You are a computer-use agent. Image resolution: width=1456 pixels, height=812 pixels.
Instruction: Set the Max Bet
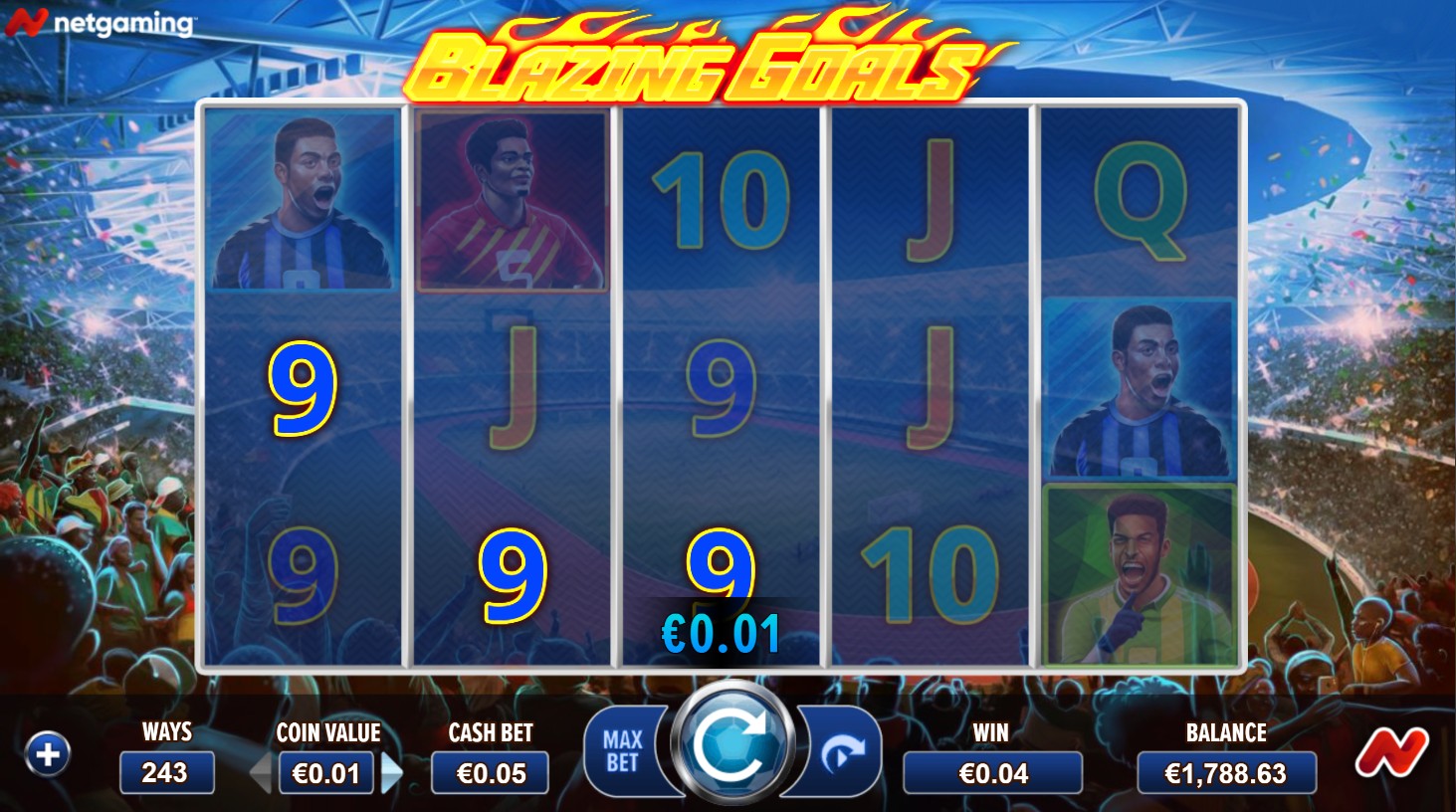coord(623,752)
